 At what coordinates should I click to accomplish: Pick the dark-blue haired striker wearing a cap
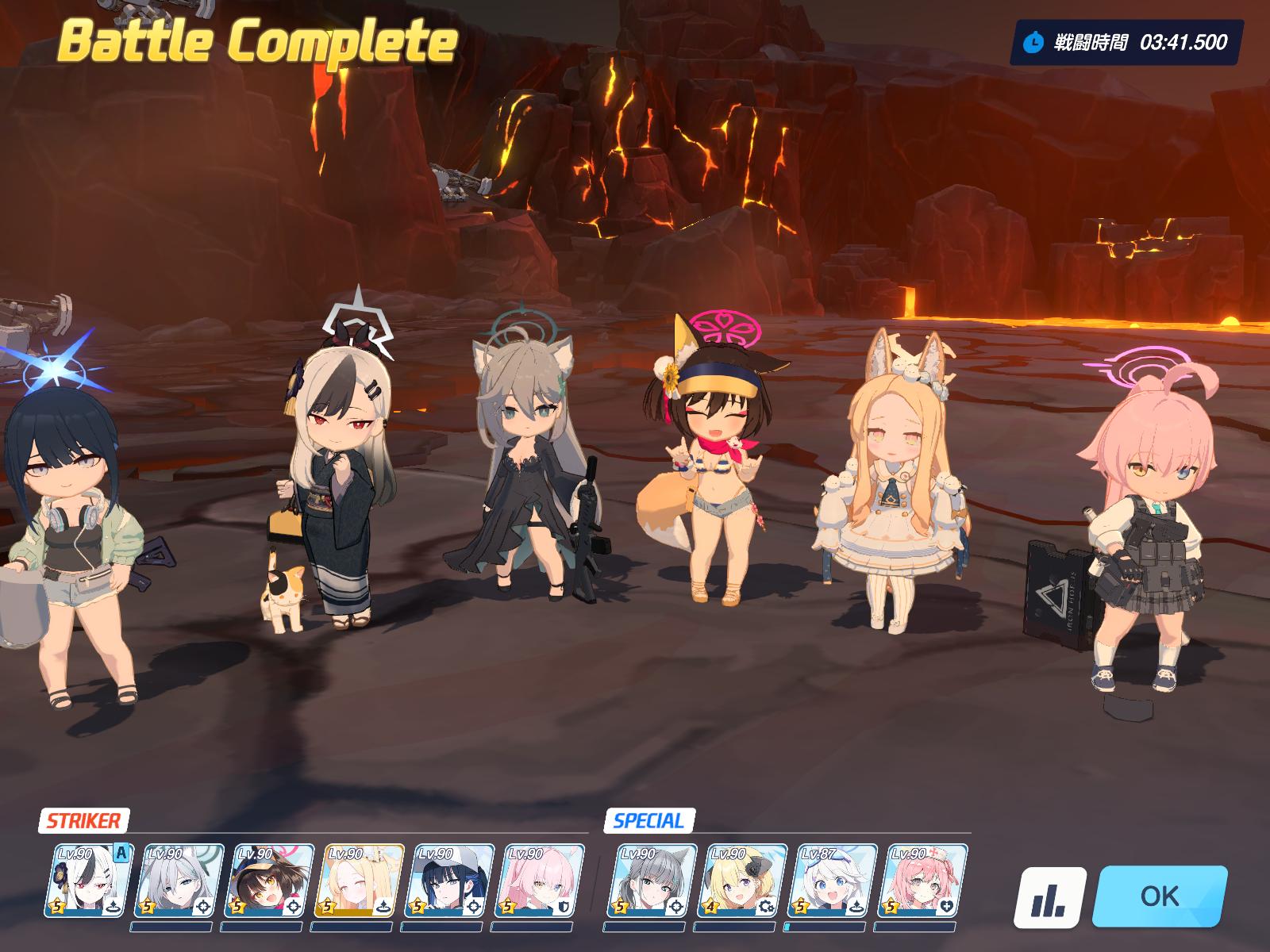(x=450, y=881)
